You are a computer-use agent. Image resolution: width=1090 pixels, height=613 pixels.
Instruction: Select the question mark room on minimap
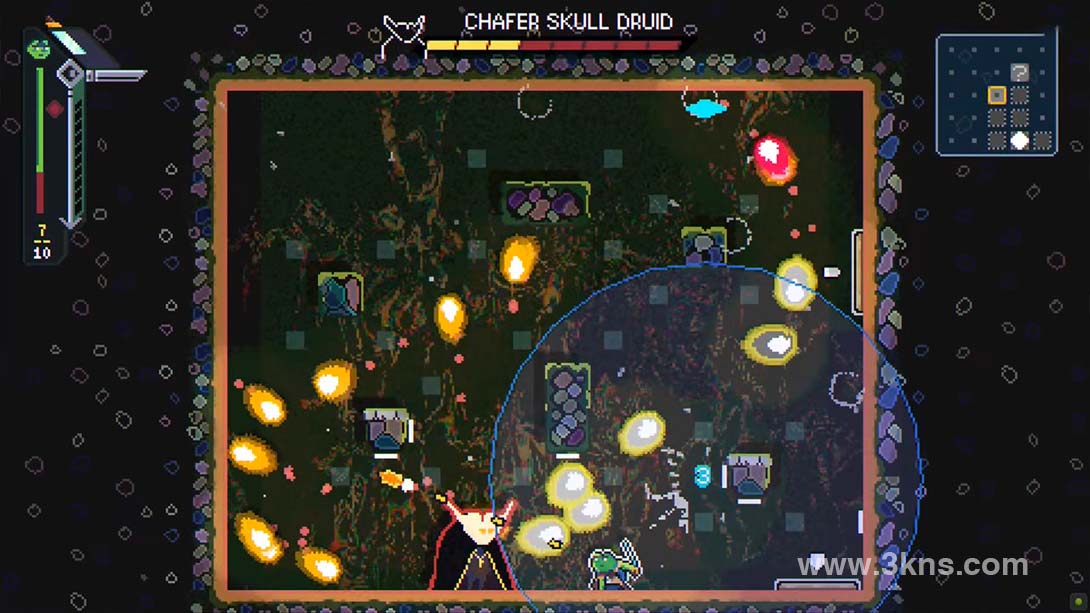1019,72
